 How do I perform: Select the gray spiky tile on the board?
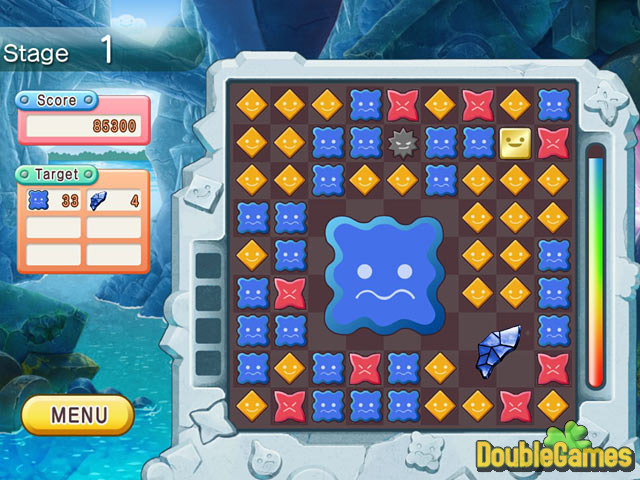pyautogui.click(x=402, y=143)
